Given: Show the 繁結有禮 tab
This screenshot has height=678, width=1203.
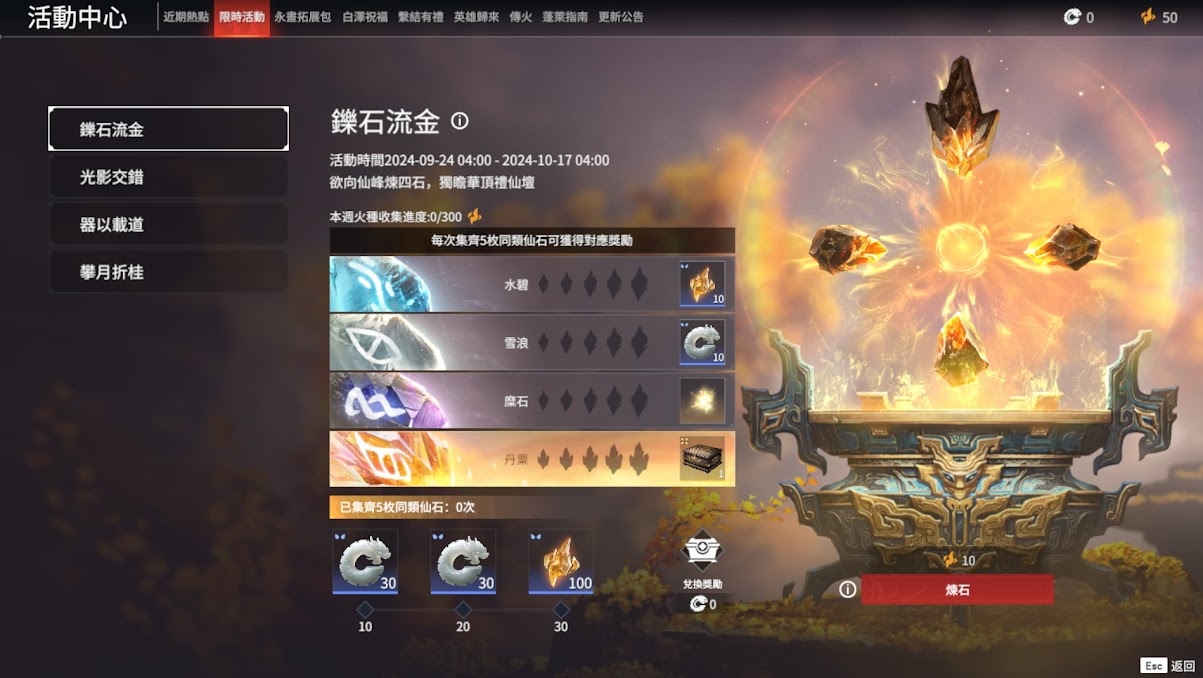Looking at the screenshot, I should click(x=422, y=18).
